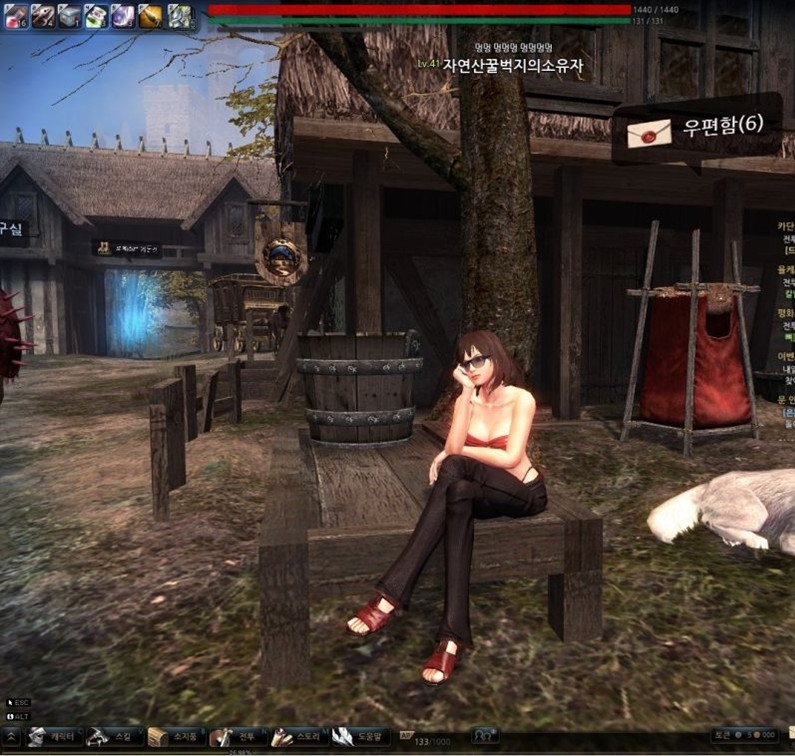Screen dimensions: 795x756
Task: Click the two-person party icon
Action: pos(486,736)
